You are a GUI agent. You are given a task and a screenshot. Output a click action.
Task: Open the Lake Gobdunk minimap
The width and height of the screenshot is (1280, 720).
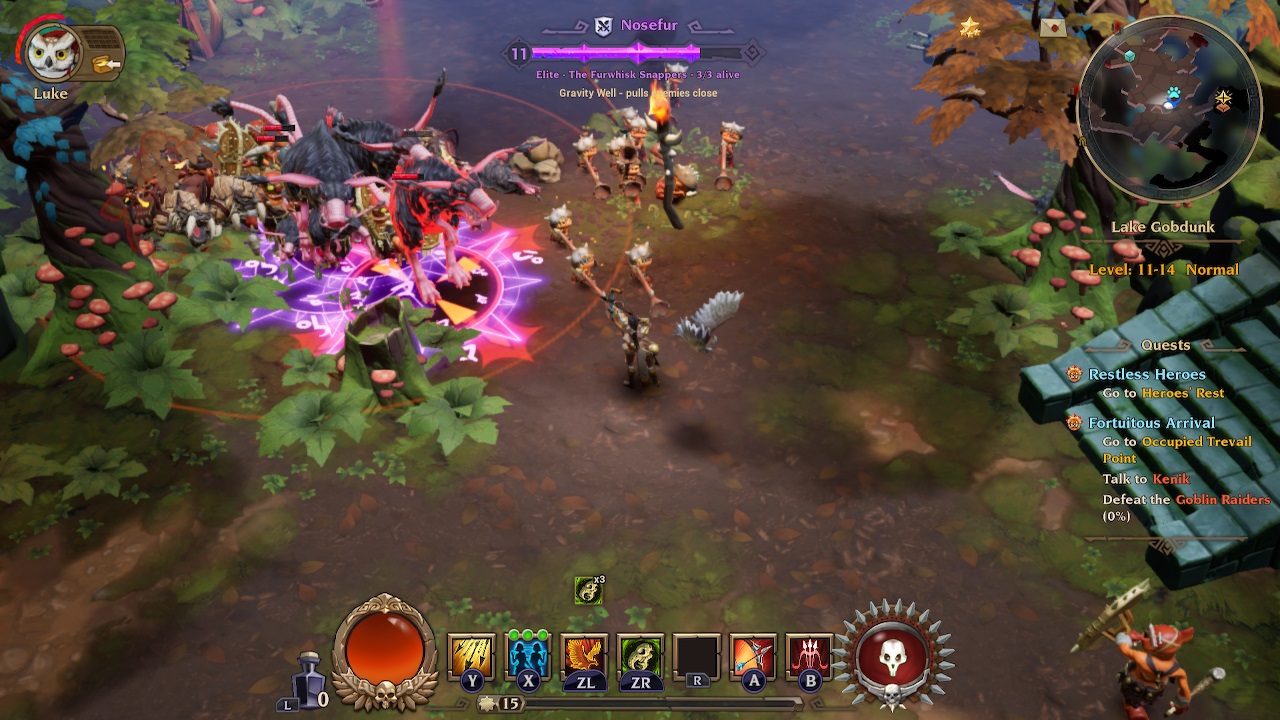click(1169, 109)
